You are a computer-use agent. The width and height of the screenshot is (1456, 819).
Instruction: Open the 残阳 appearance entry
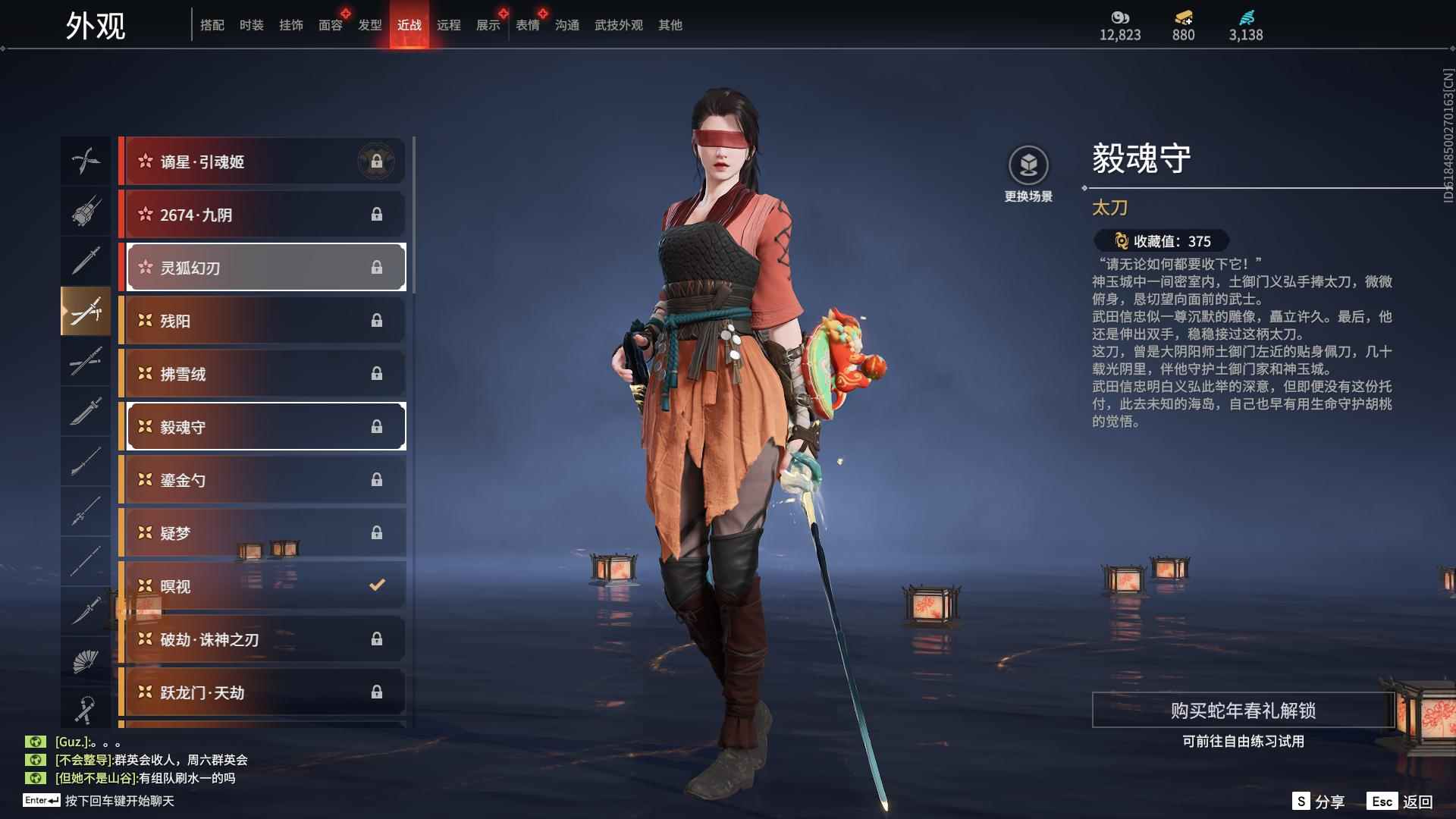(x=263, y=320)
